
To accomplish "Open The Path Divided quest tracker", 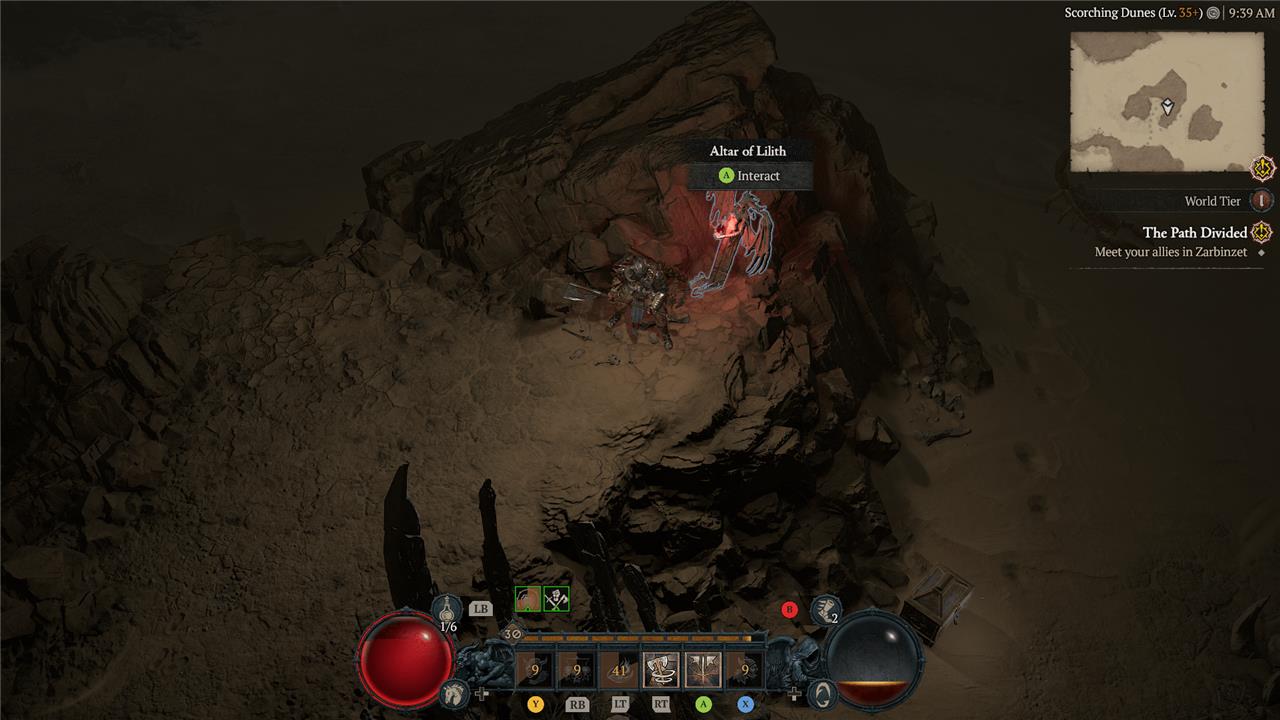I will click(1195, 233).
